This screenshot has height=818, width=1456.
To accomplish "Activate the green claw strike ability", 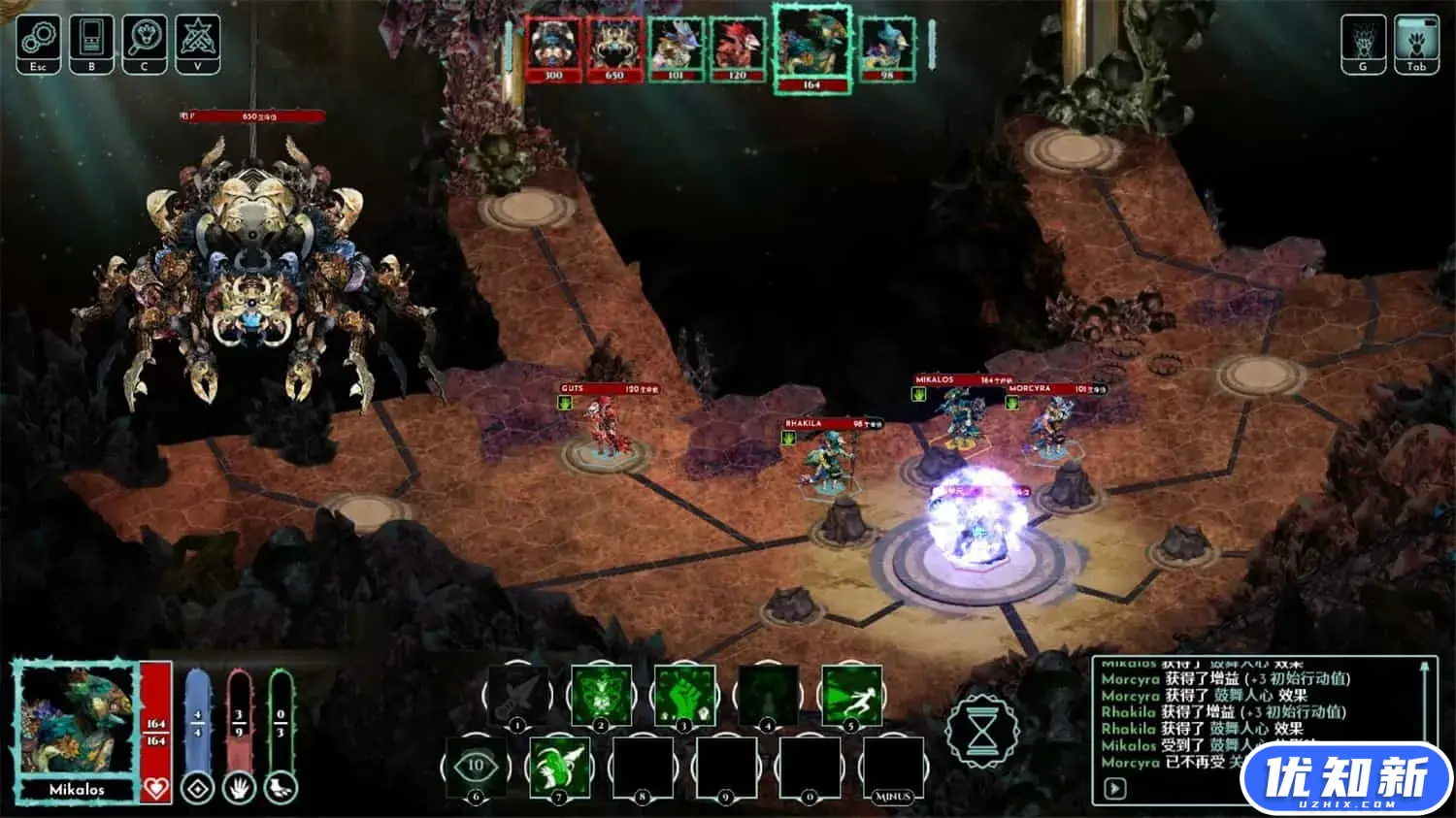I will click(559, 767).
